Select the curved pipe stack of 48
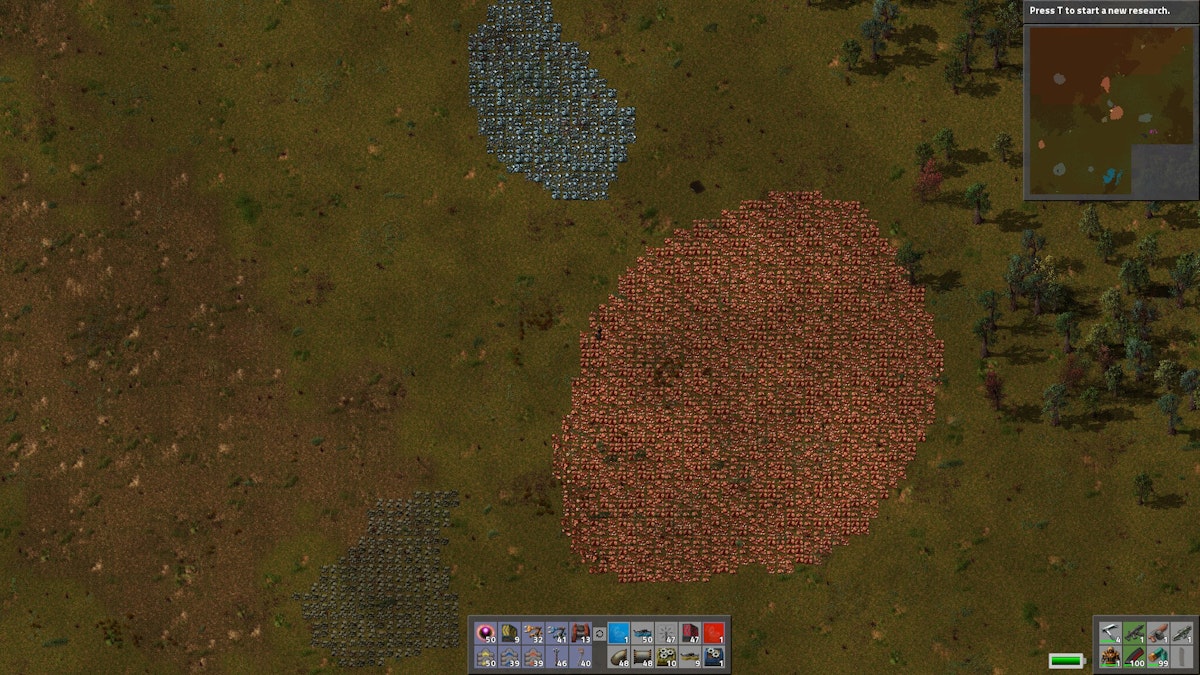 pos(619,657)
